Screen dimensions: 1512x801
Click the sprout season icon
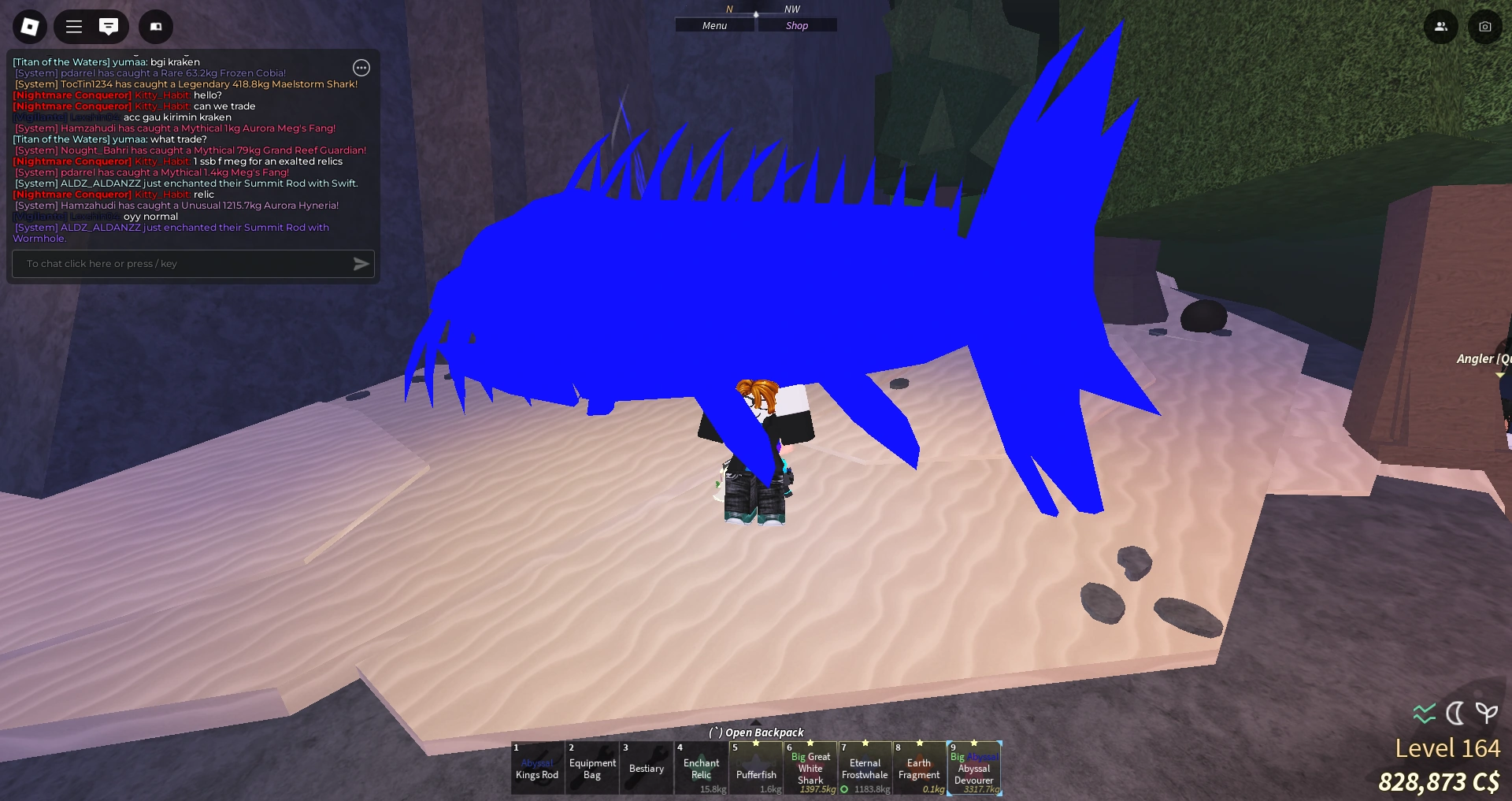[1487, 714]
